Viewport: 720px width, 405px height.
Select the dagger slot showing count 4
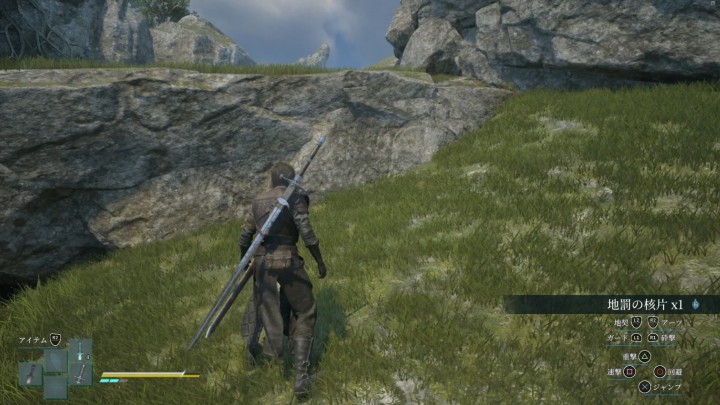coord(80,351)
